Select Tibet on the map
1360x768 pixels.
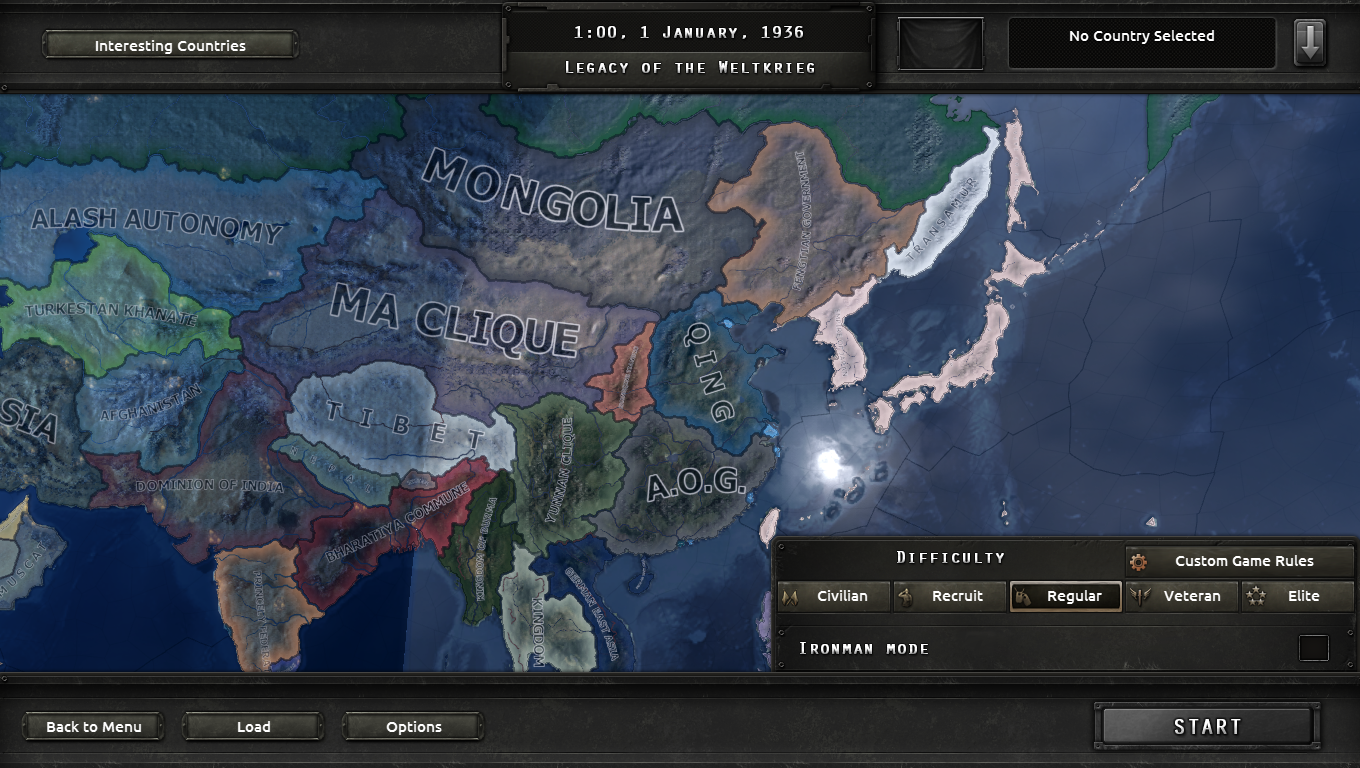(x=400, y=420)
